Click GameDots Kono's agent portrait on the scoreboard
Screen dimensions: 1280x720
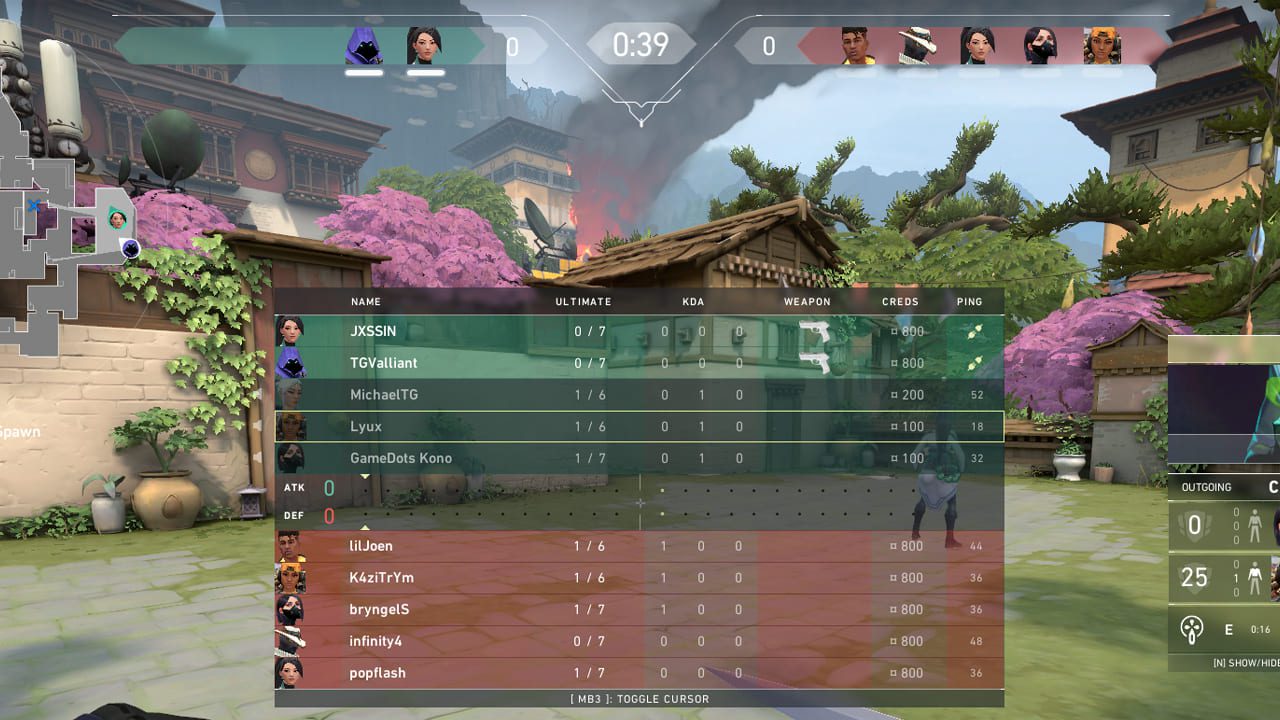[x=292, y=458]
